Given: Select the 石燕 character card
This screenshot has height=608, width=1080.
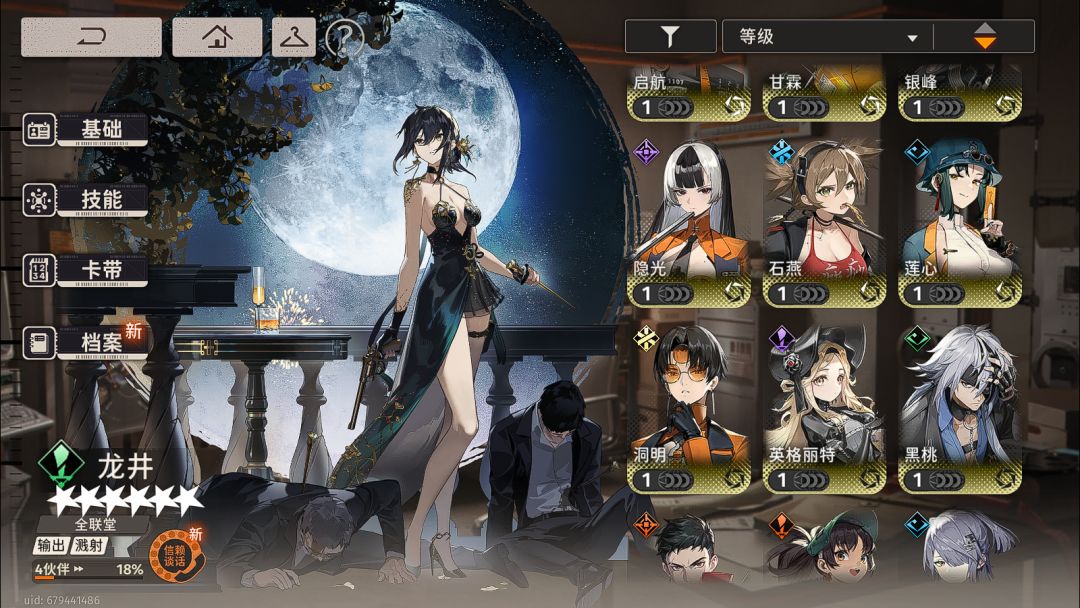Looking at the screenshot, I should click(824, 226).
